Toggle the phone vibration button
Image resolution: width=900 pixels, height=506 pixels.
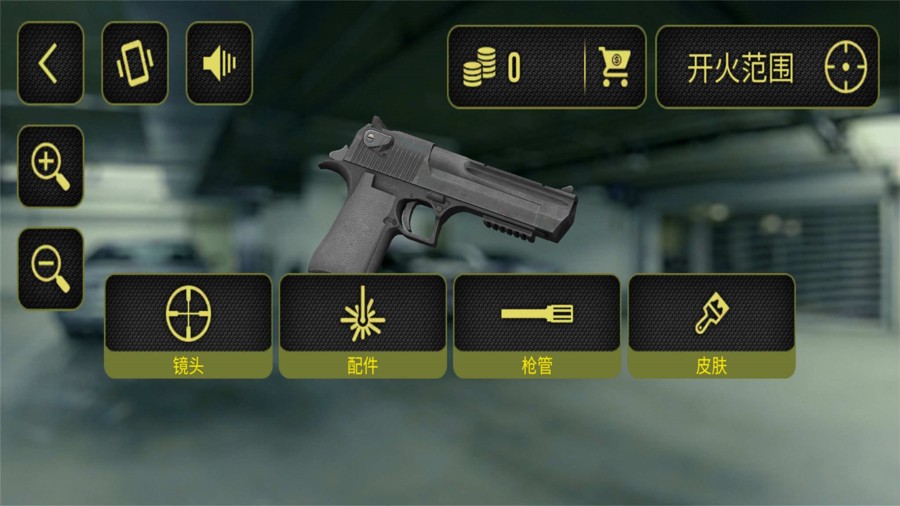(x=135, y=64)
